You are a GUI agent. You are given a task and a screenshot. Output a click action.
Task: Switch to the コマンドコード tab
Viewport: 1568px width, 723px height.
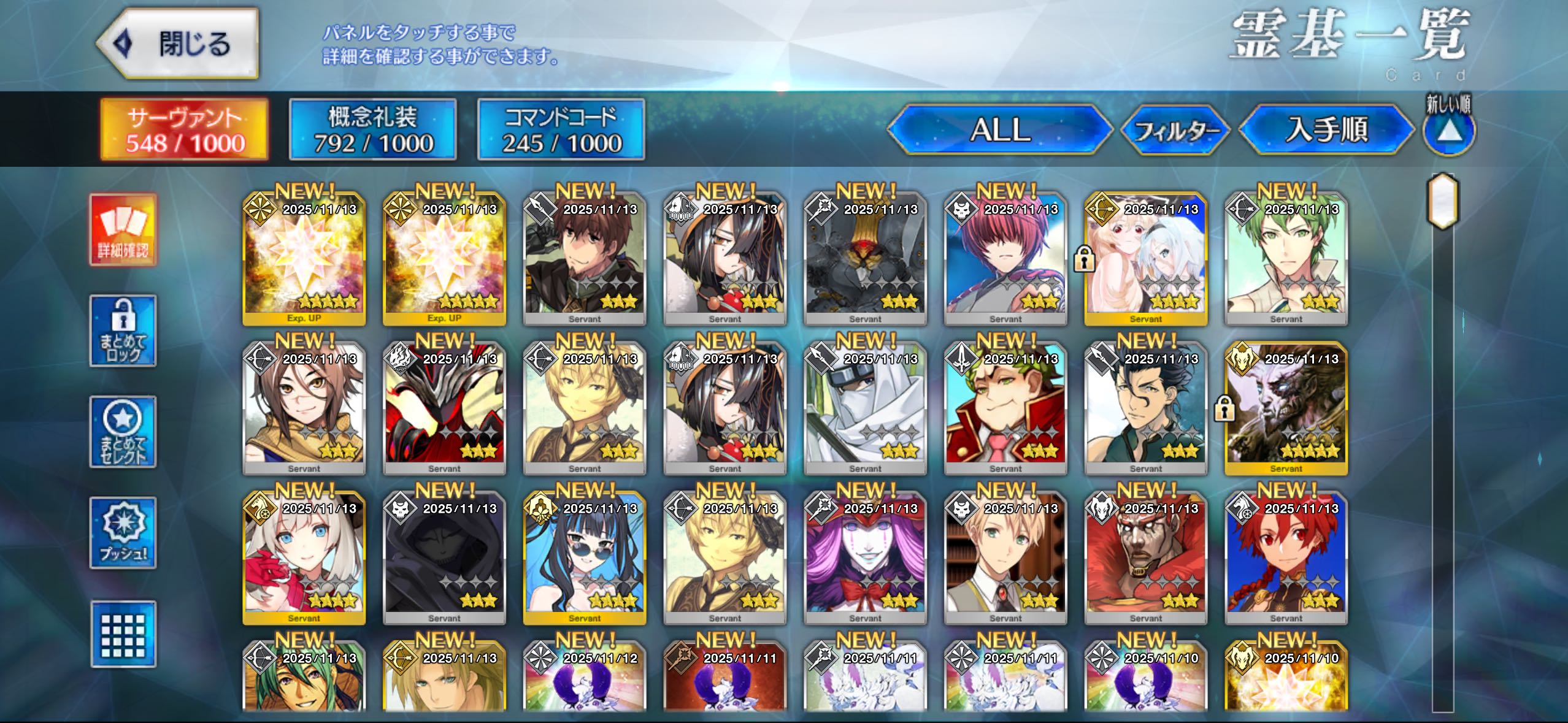click(x=561, y=130)
